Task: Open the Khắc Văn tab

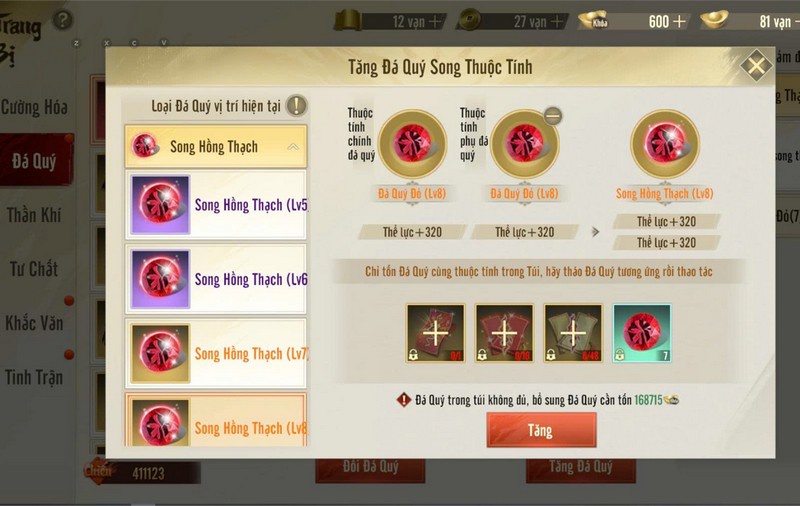Action: (x=36, y=323)
